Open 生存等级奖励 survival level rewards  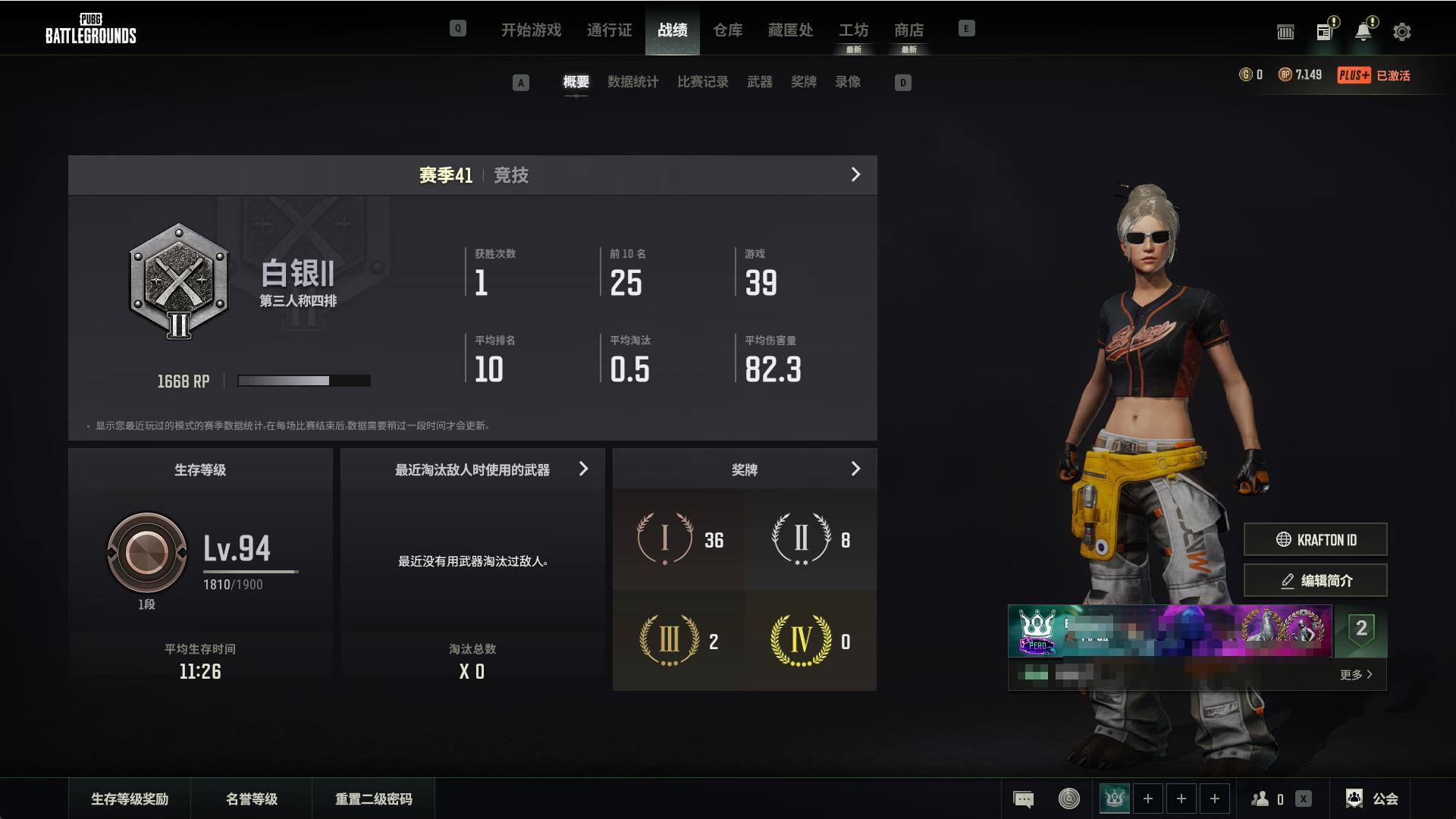[x=130, y=799]
